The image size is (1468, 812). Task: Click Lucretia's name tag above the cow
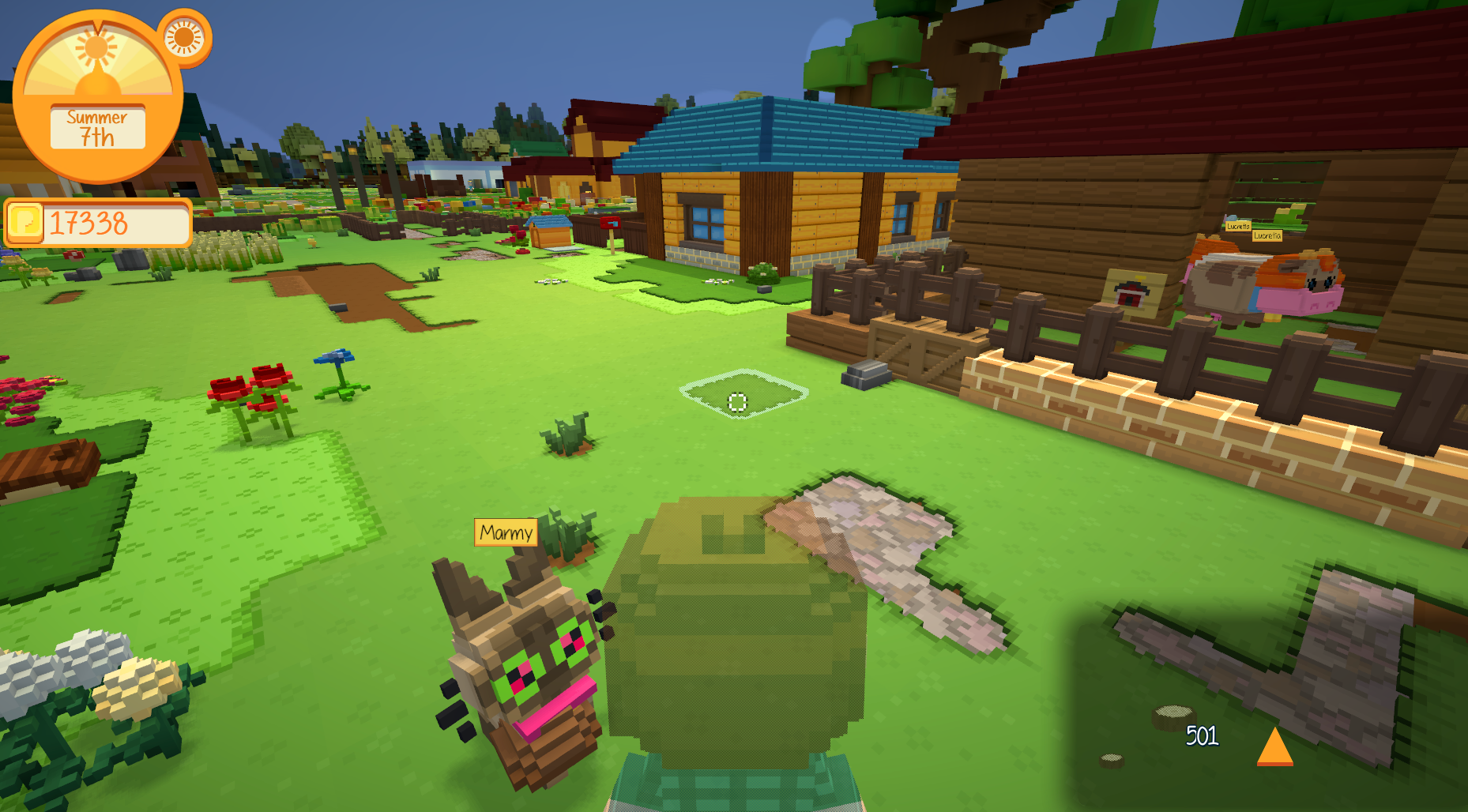point(1267,236)
